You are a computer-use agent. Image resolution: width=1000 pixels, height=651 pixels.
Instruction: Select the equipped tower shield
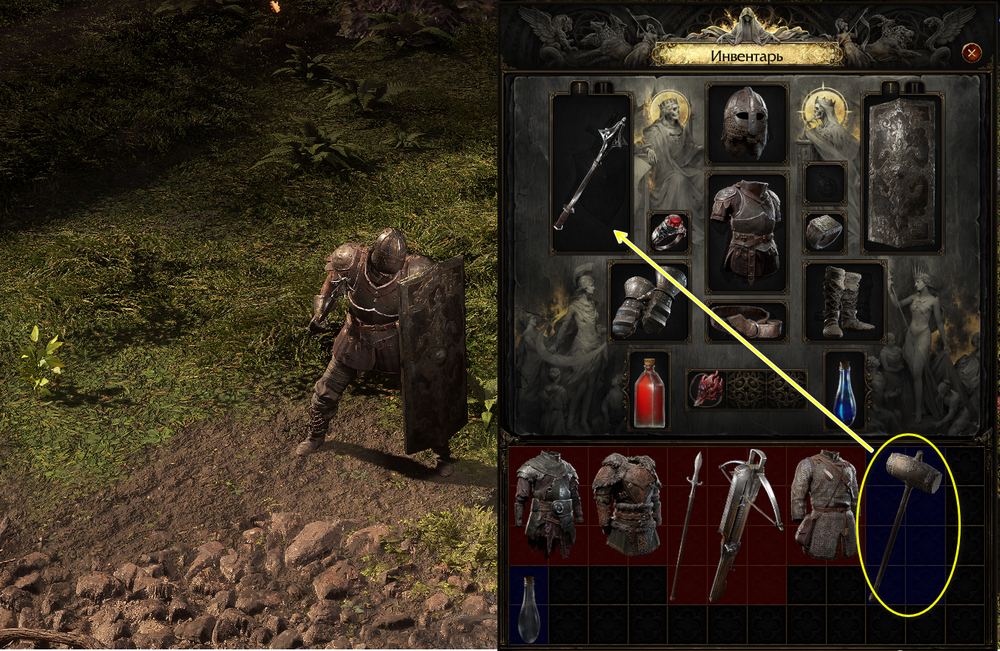[x=901, y=172]
